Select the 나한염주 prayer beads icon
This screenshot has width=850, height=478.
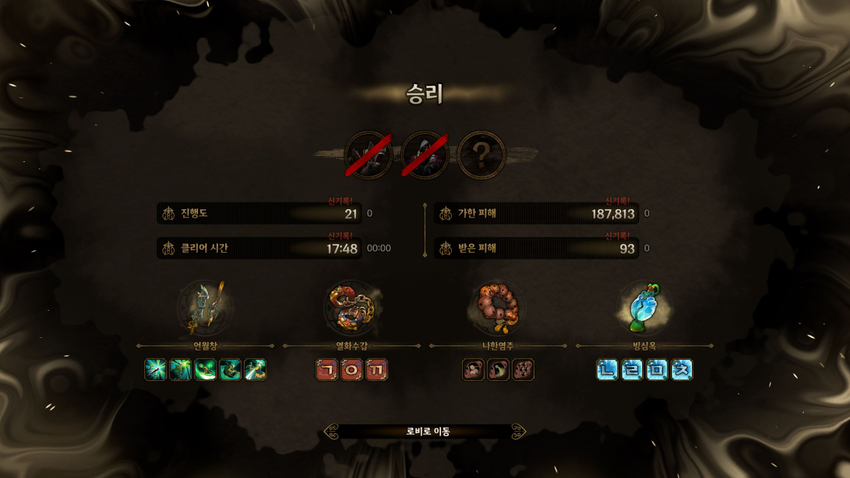(497, 307)
